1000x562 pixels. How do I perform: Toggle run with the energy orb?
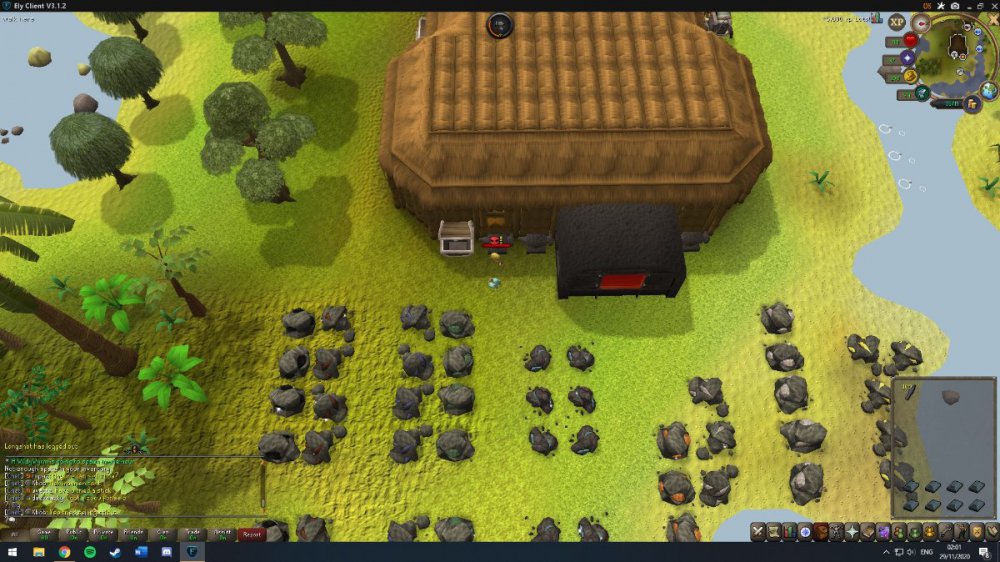[922, 93]
